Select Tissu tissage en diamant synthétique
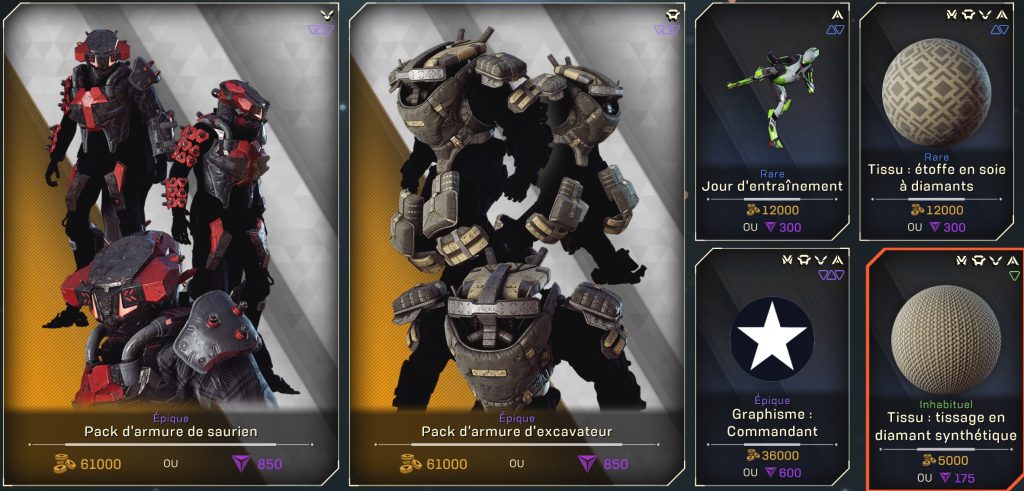The image size is (1024, 491). 945,367
